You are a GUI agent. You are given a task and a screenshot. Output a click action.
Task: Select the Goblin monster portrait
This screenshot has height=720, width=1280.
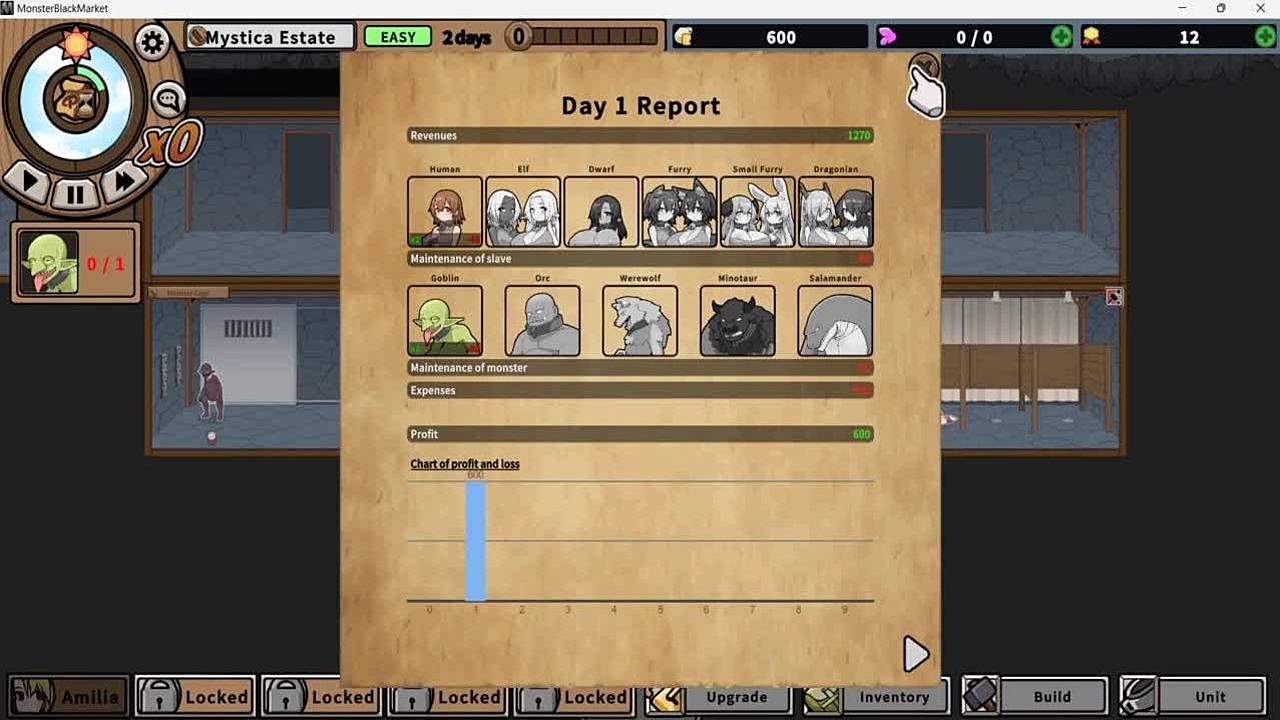click(445, 321)
